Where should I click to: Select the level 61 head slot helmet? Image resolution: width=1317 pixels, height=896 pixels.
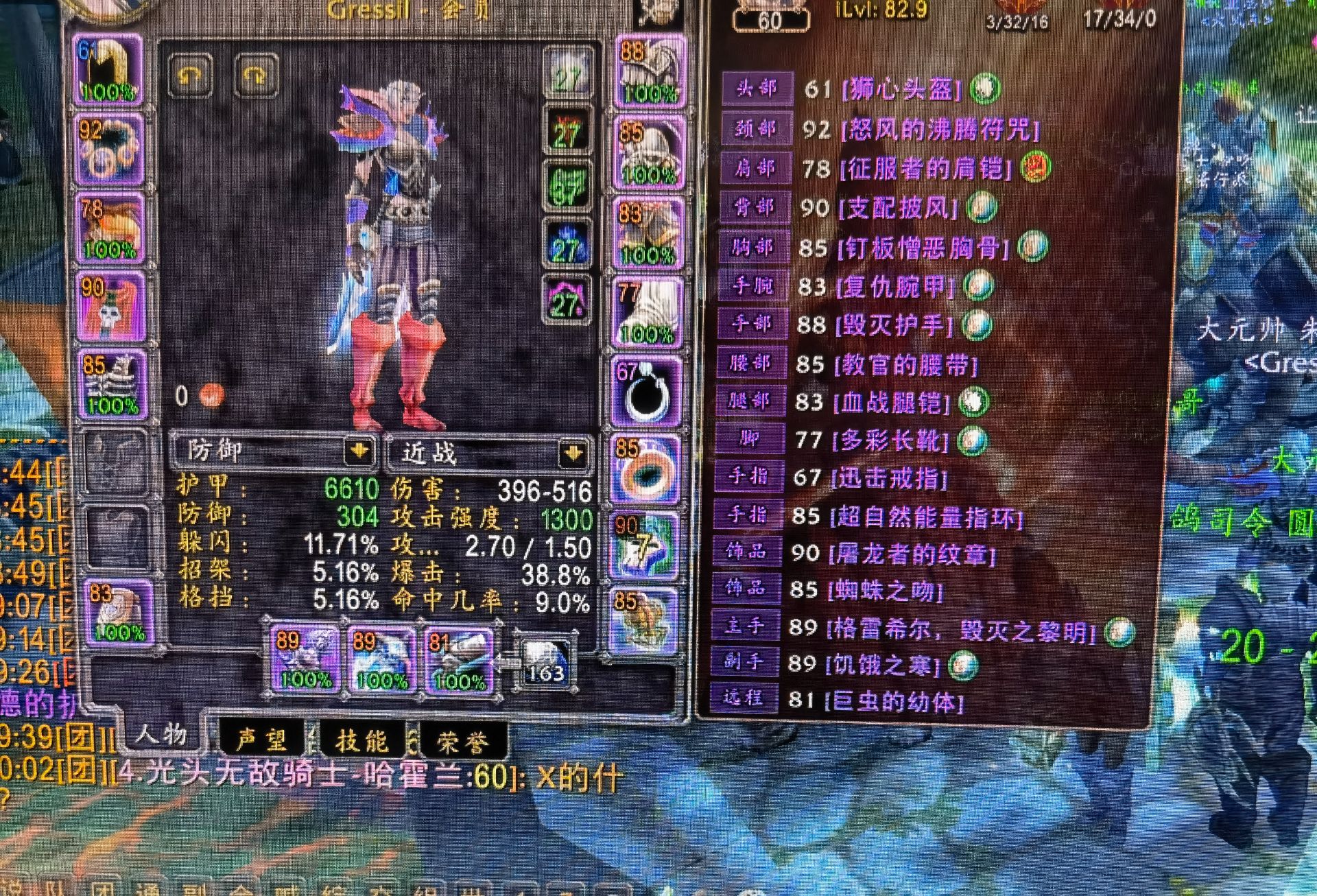coord(108,70)
